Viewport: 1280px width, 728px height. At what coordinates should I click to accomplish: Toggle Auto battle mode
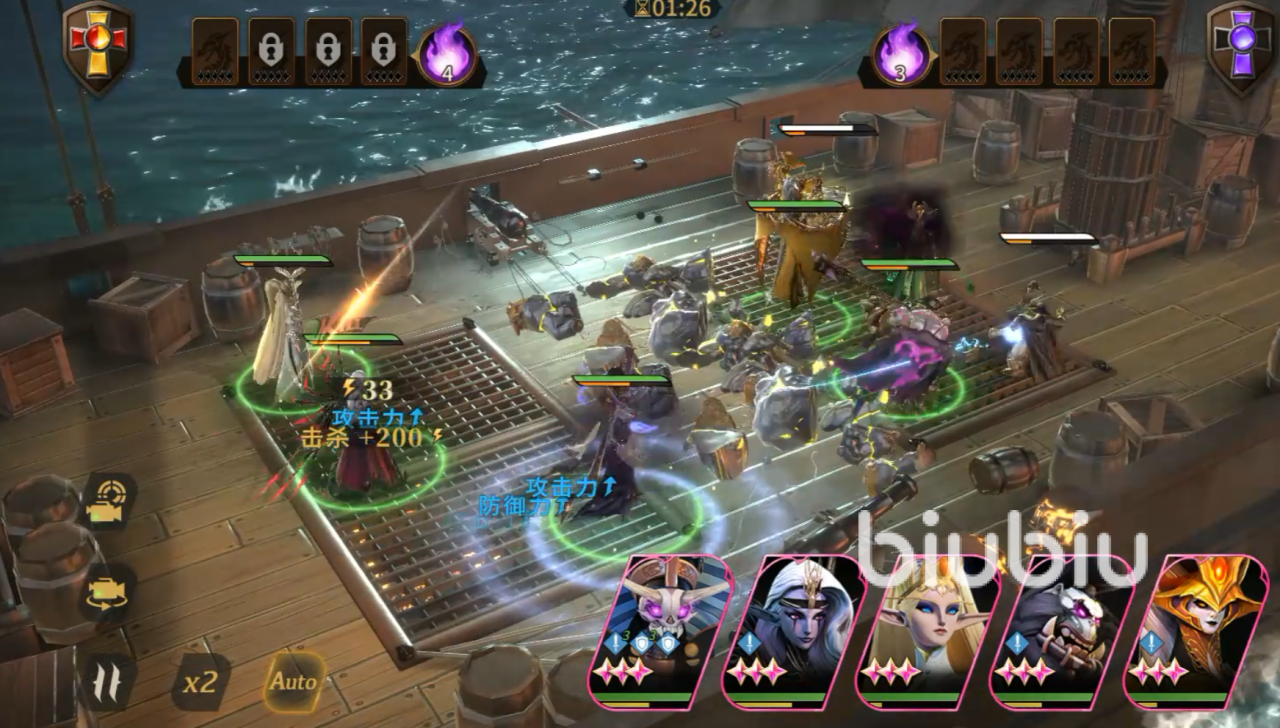(x=293, y=682)
